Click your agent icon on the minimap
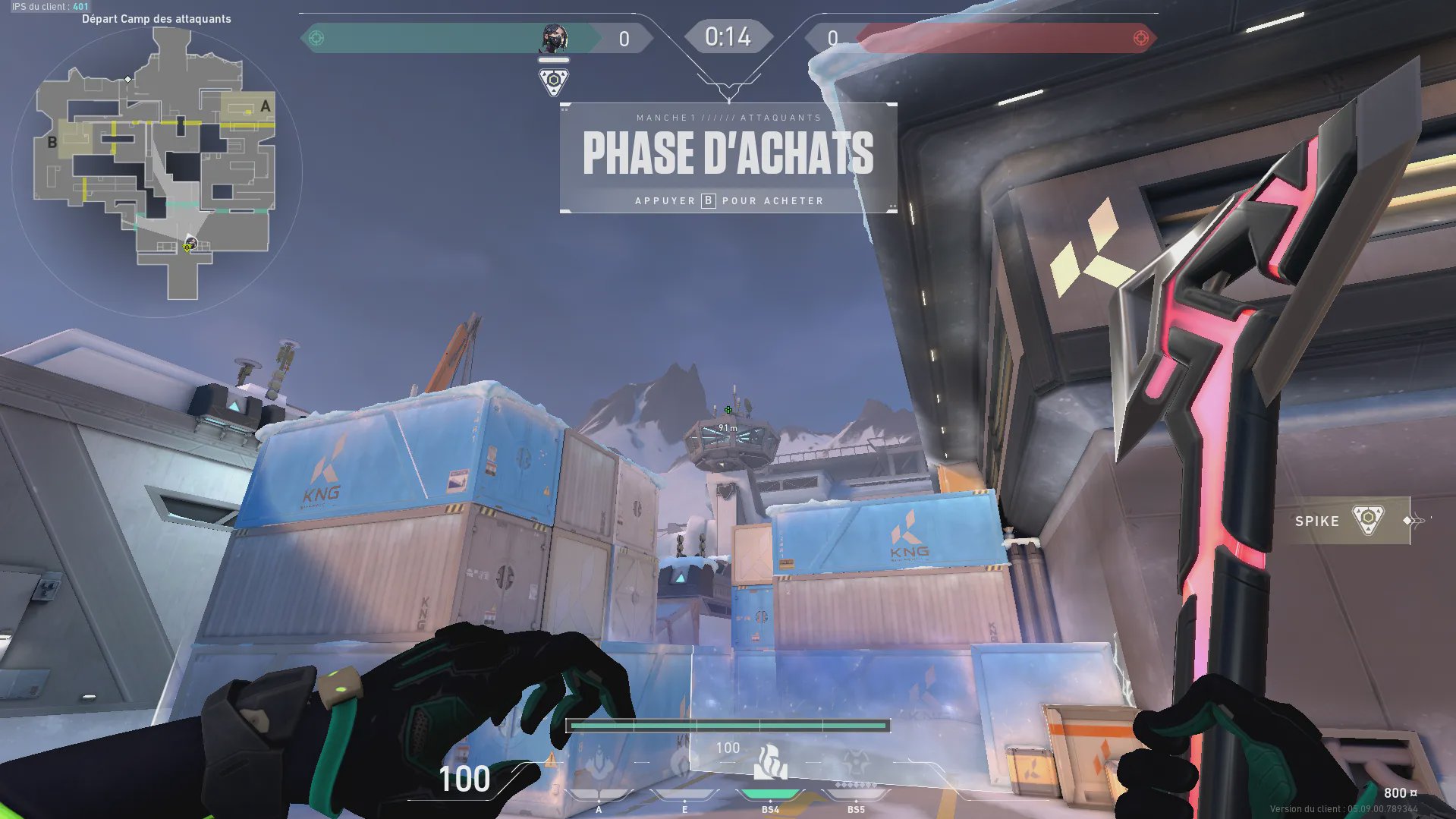The image size is (1456, 819). [x=190, y=243]
